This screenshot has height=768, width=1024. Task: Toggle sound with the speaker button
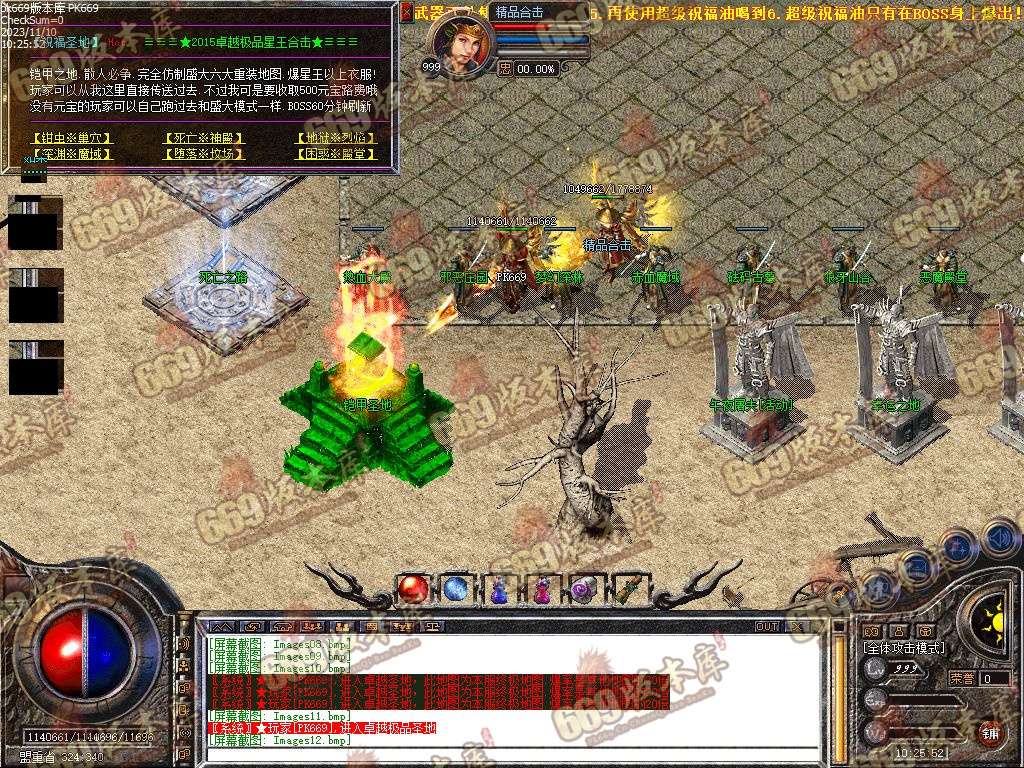coord(999,537)
